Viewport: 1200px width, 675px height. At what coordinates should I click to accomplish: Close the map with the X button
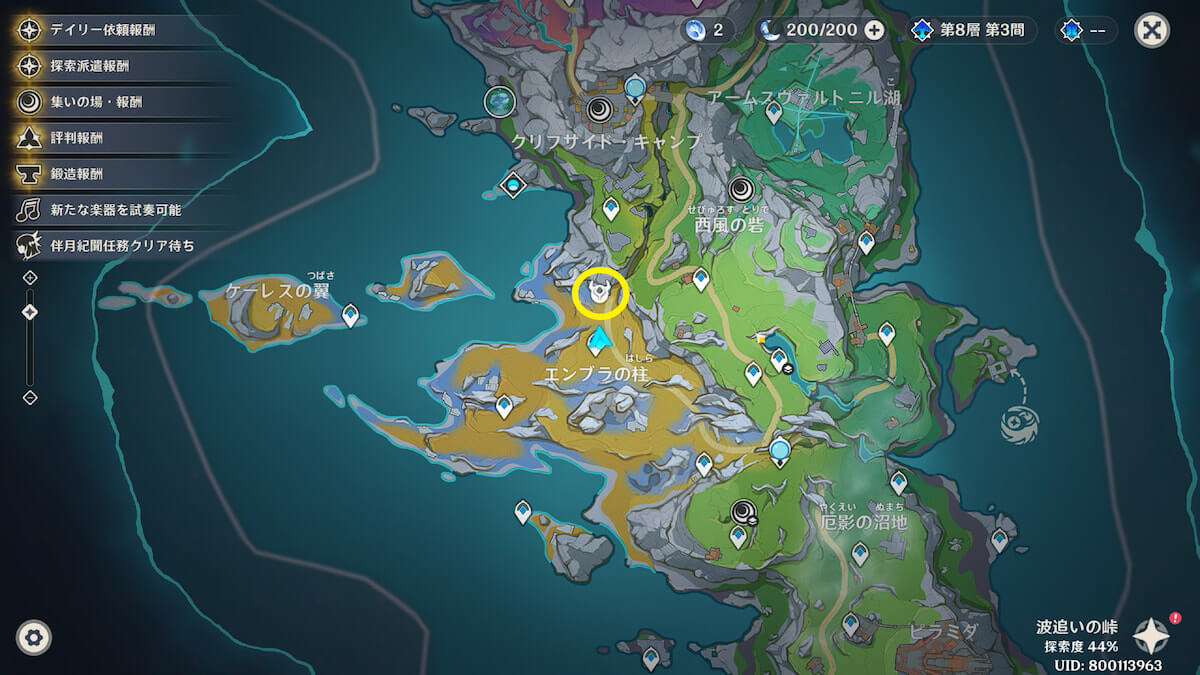click(1152, 30)
